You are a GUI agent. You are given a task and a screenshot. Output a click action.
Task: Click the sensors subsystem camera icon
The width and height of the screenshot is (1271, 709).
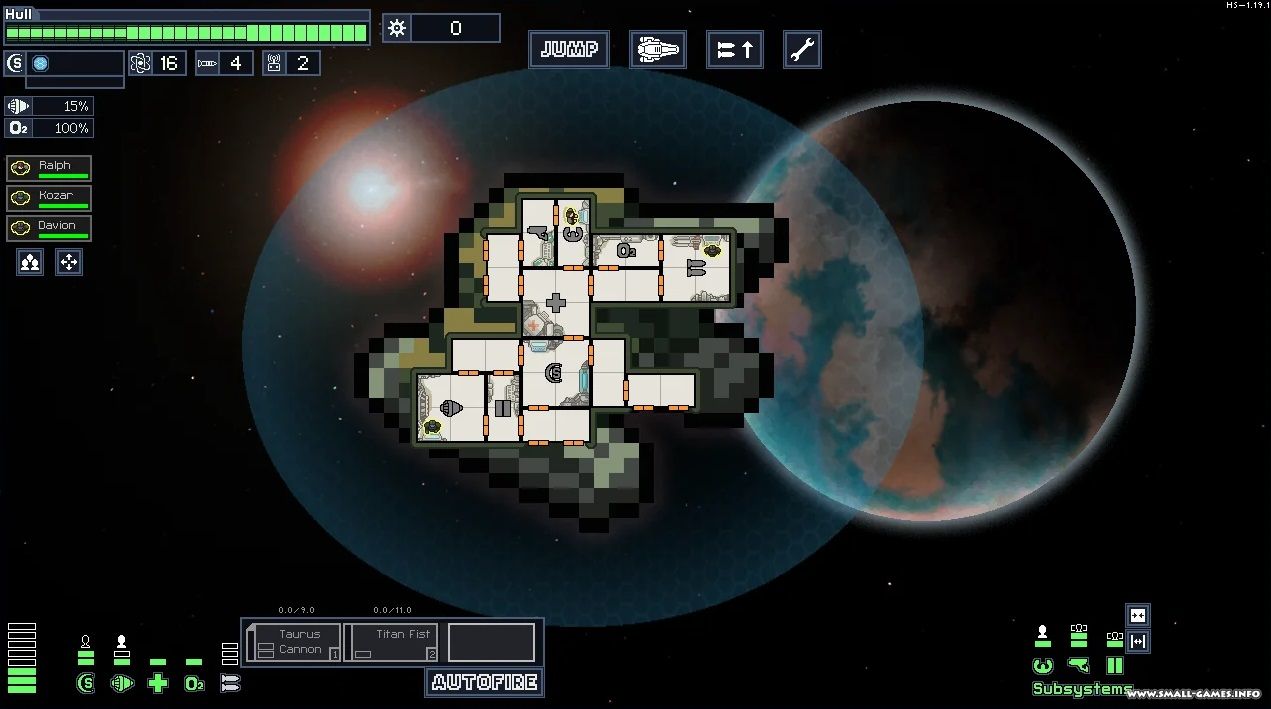click(1078, 666)
